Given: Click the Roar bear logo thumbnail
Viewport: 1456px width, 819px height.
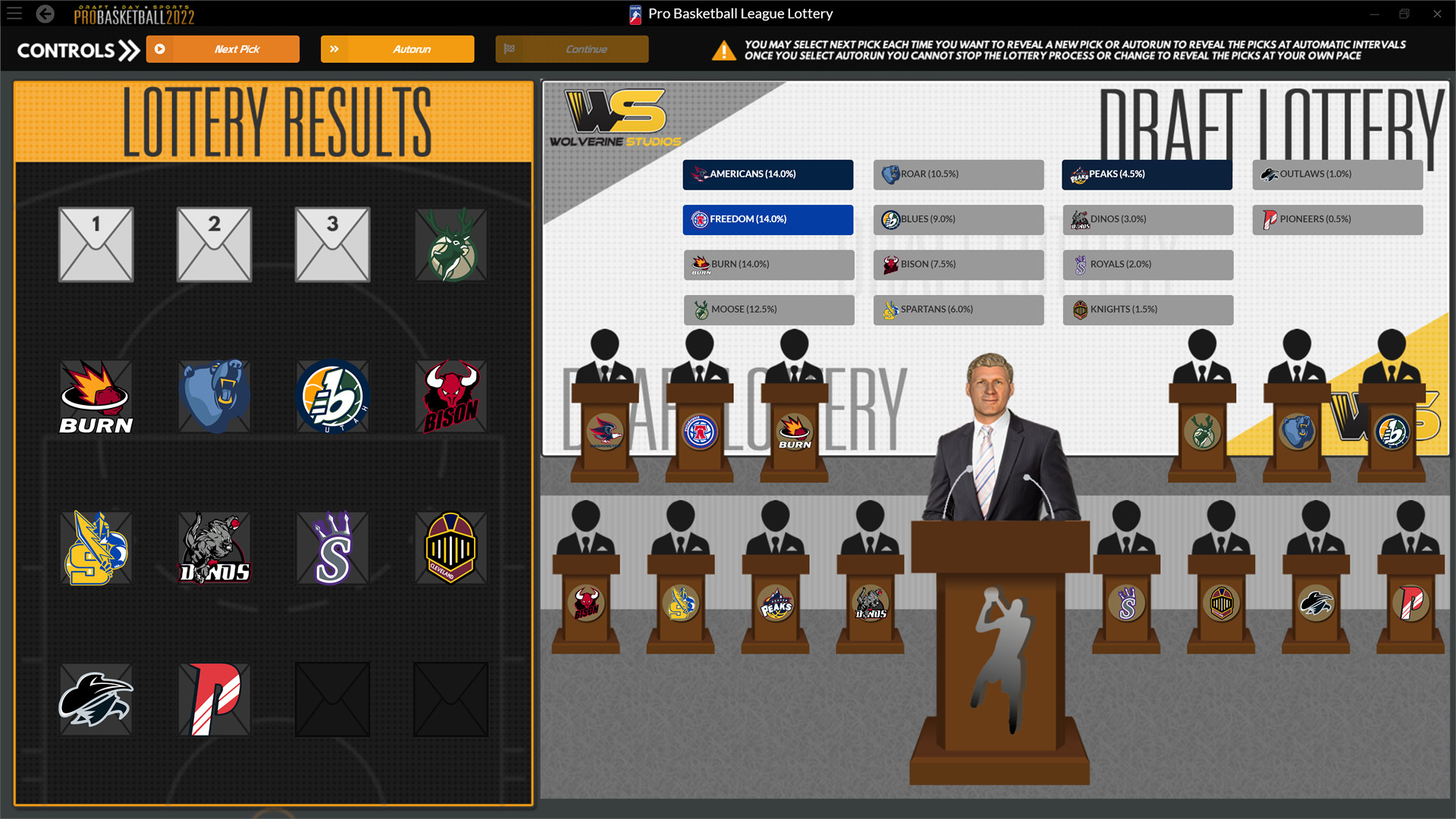Looking at the screenshot, I should tap(214, 395).
